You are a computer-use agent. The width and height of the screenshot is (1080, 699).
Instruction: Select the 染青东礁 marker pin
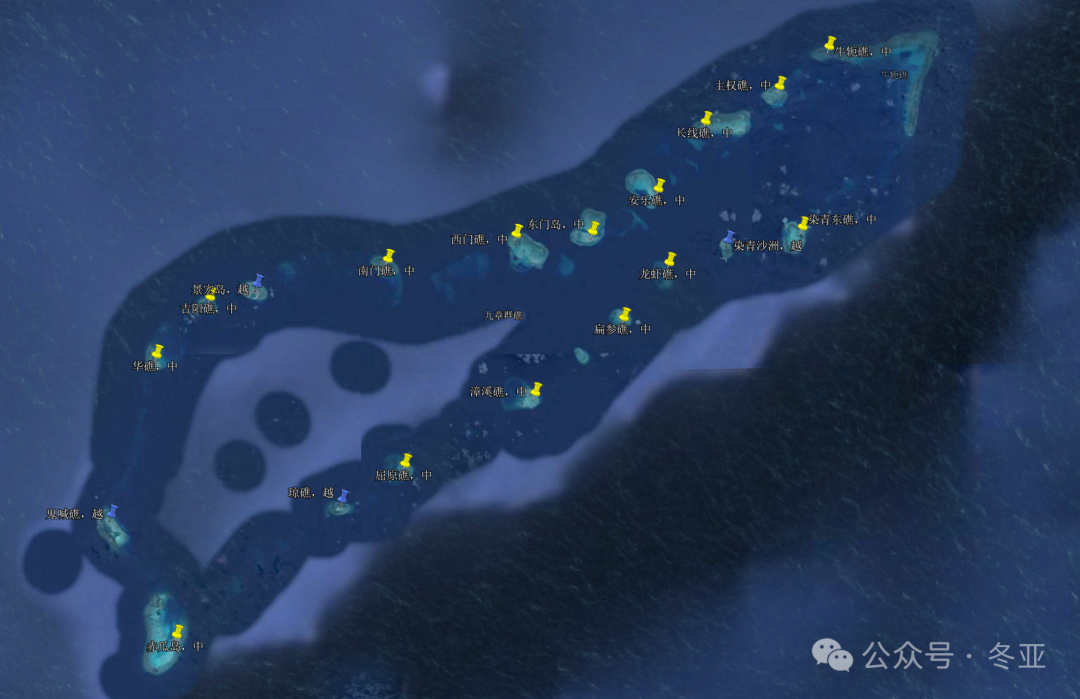tap(803, 222)
